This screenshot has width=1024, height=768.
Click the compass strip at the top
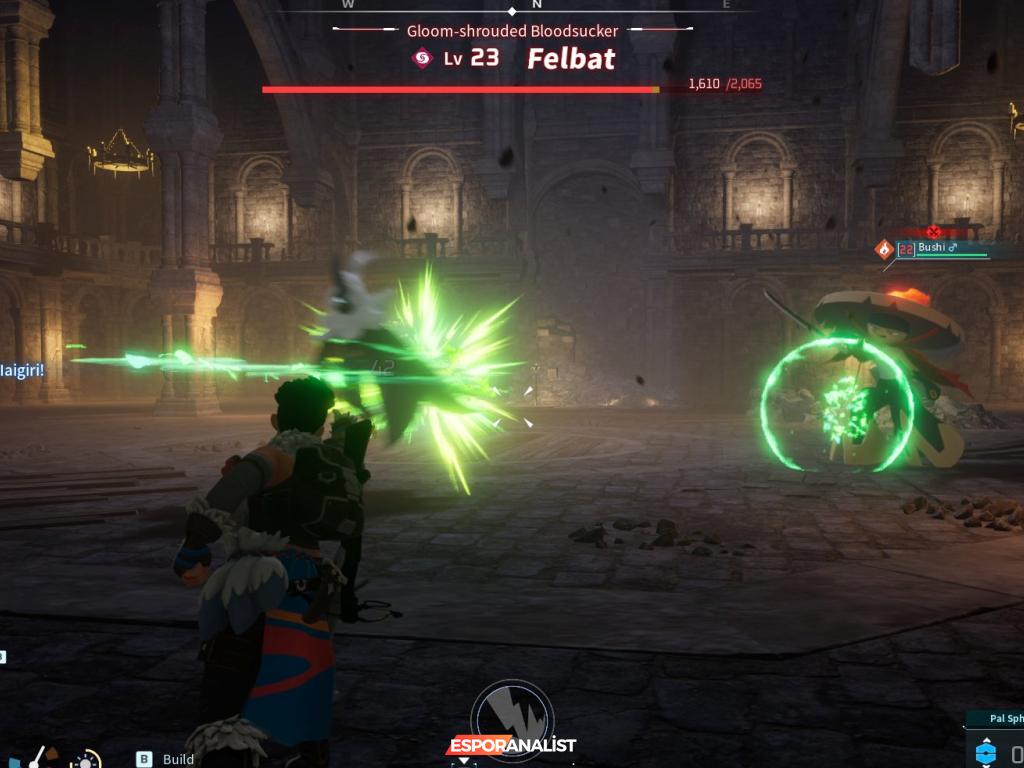[x=537, y=5]
